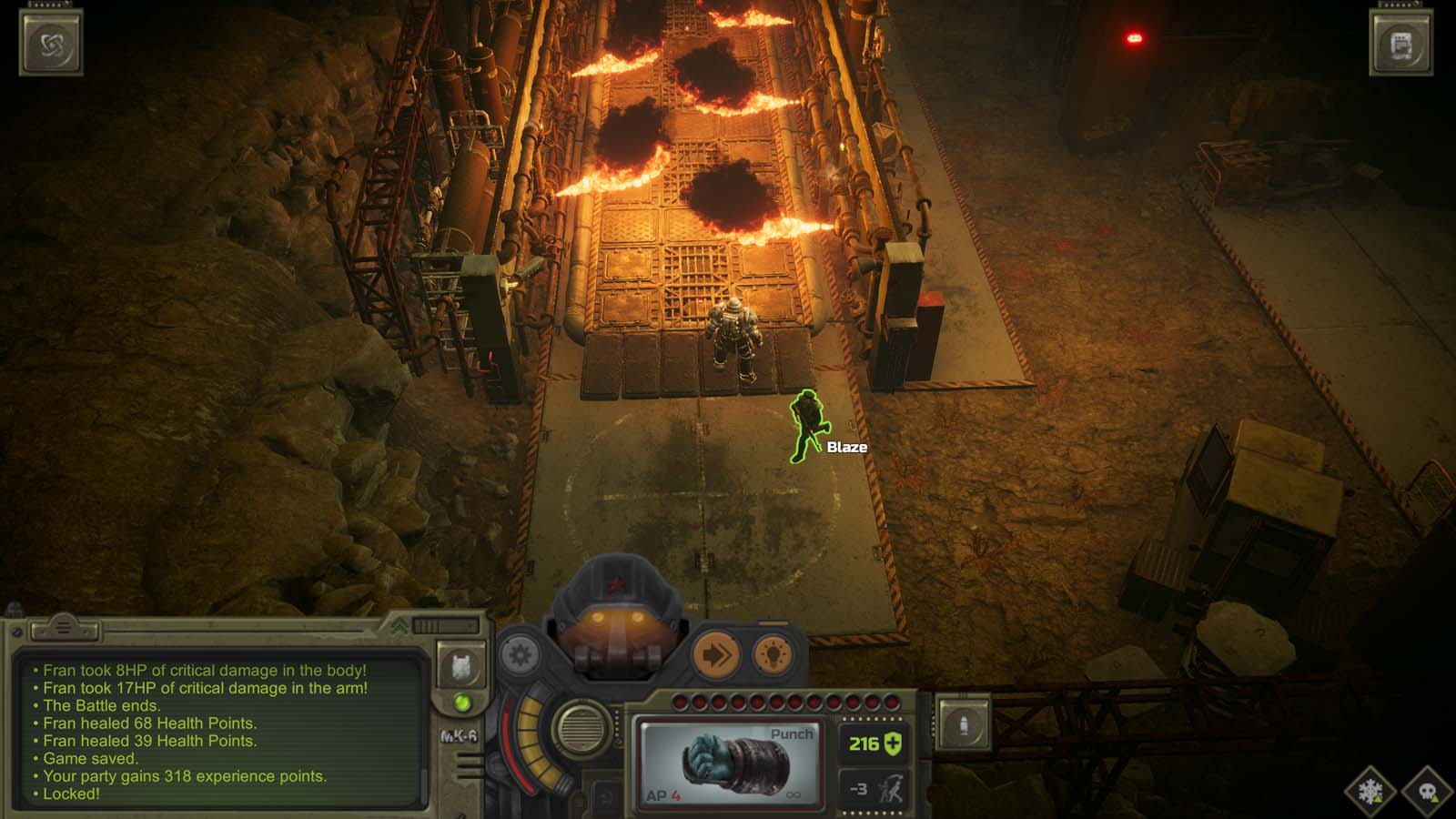Toggle the small knob on the message log's left edge
The image size is (1456, 819).
click(x=17, y=632)
